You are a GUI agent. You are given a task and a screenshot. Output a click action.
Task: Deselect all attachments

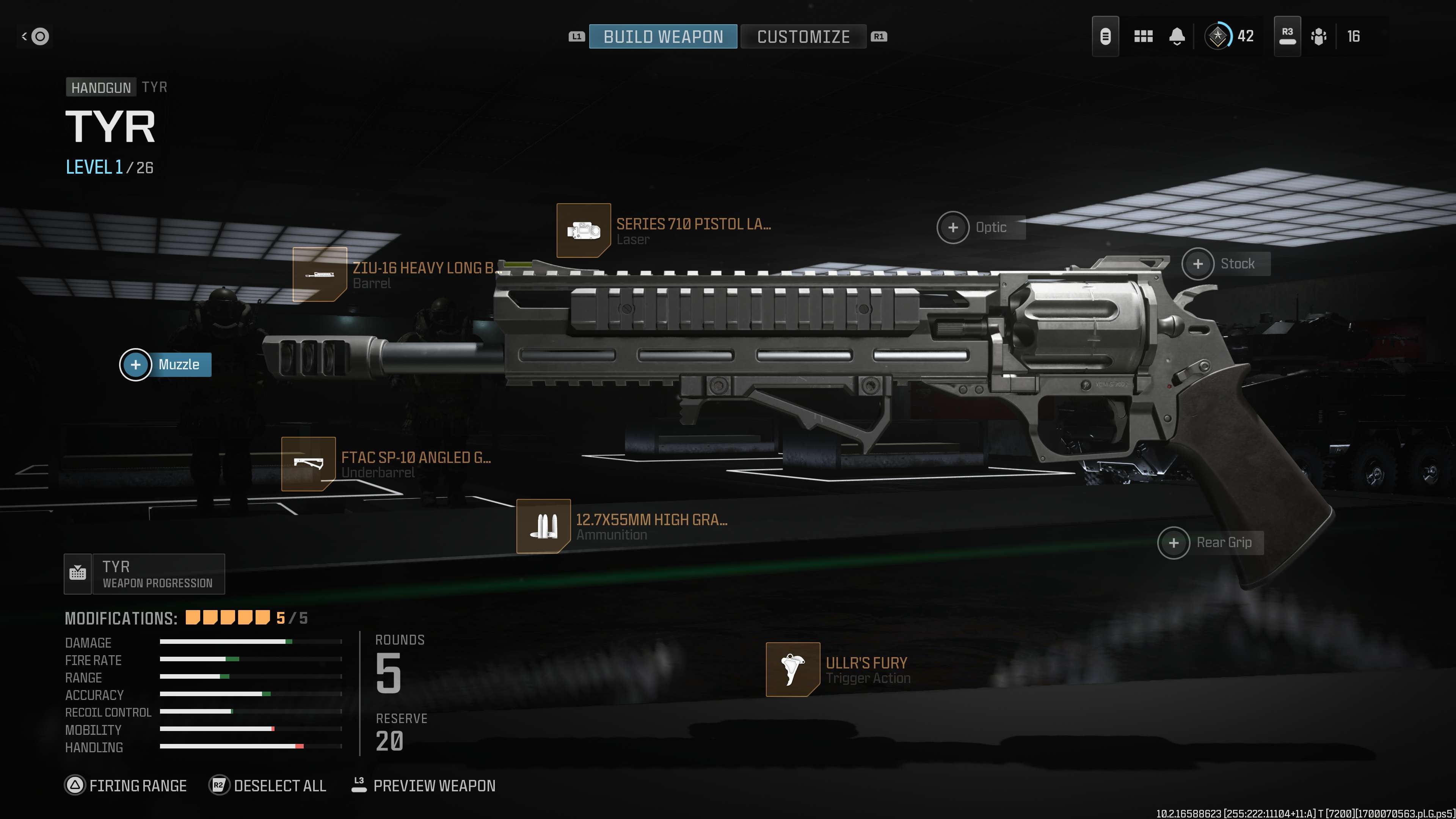click(x=268, y=786)
